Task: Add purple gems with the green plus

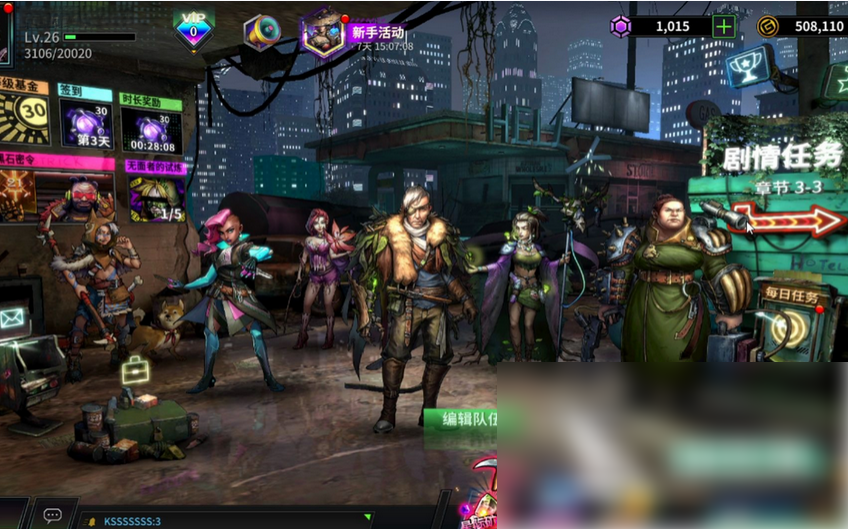Action: 724,26
